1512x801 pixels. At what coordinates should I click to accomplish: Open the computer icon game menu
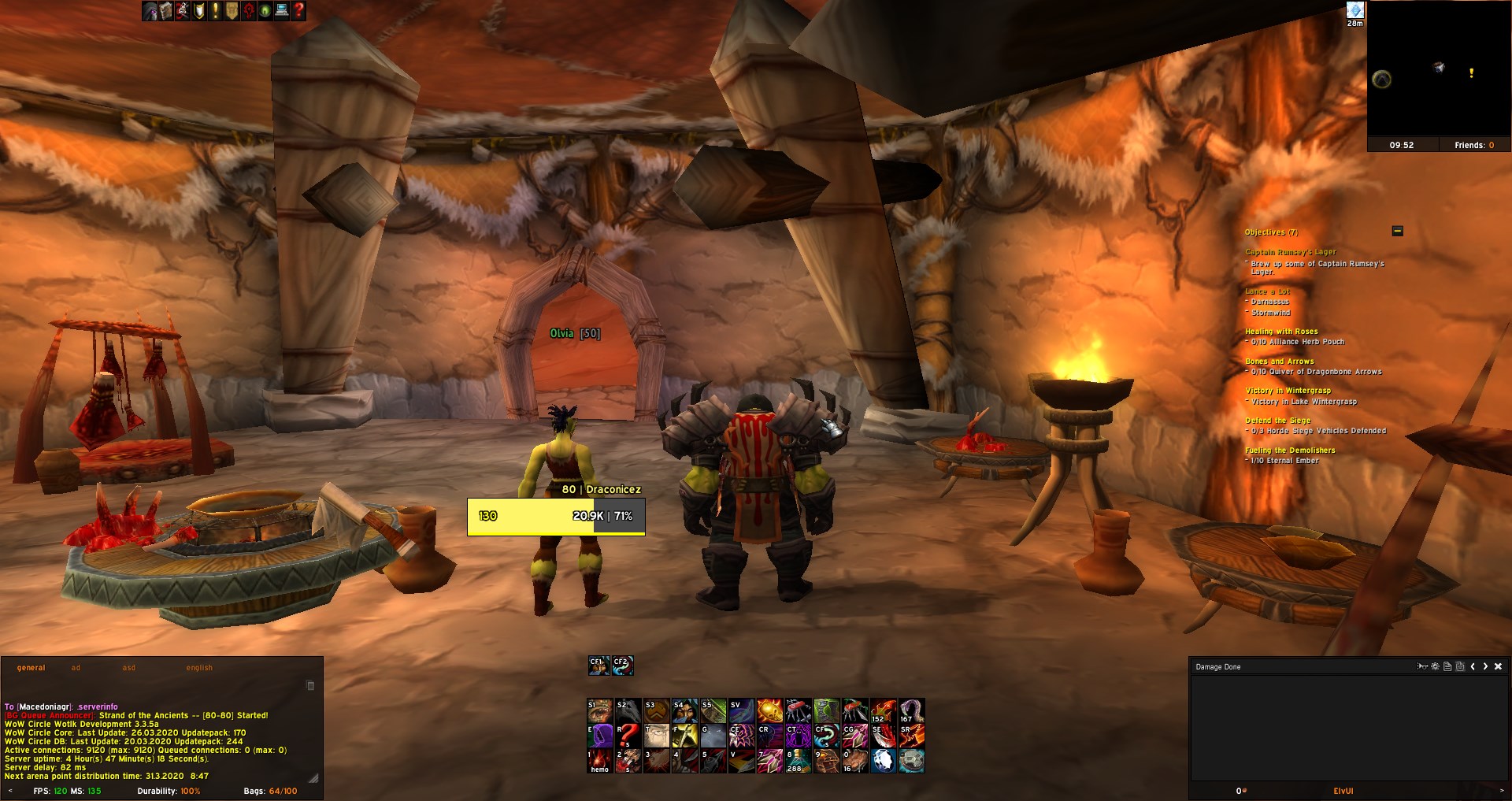tap(282, 11)
